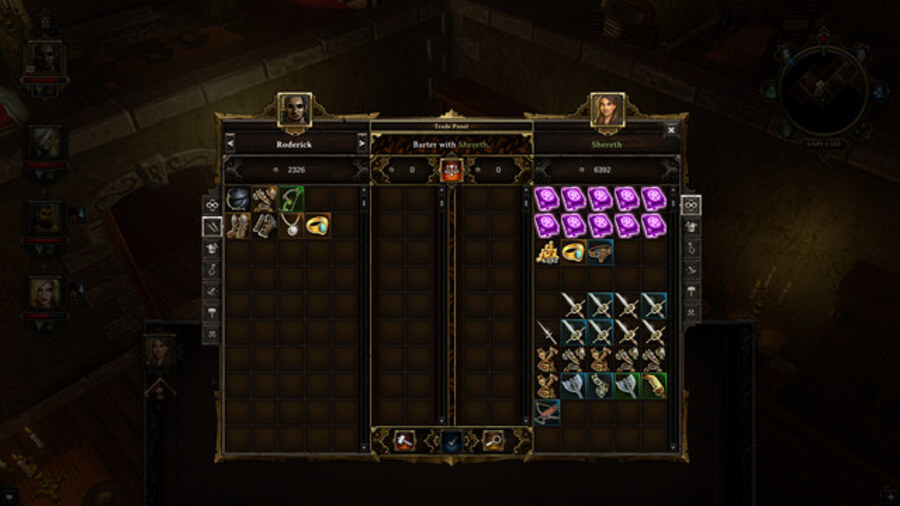The image size is (900, 506).
Task: Select Roderick's gold ring item
Action: [318, 224]
